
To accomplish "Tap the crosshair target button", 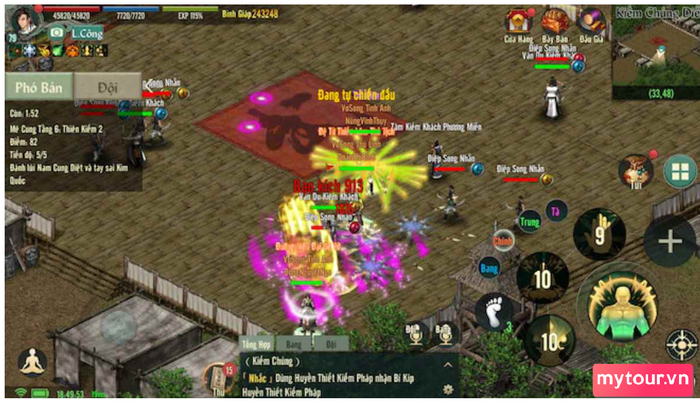I will click(x=683, y=345).
